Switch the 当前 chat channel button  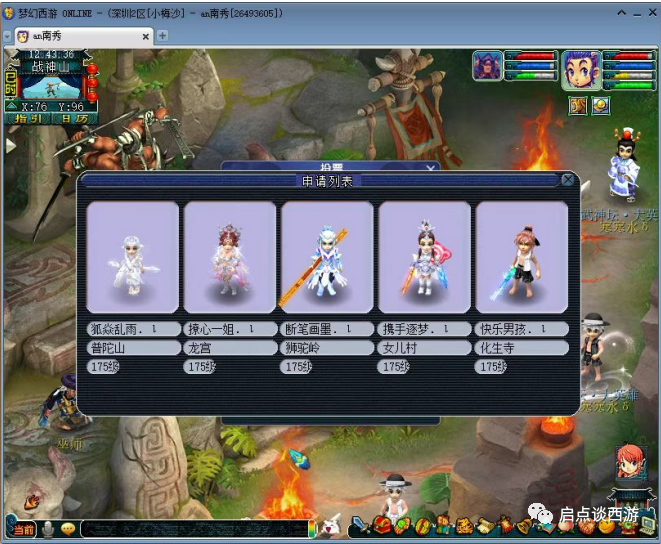click(x=23, y=528)
